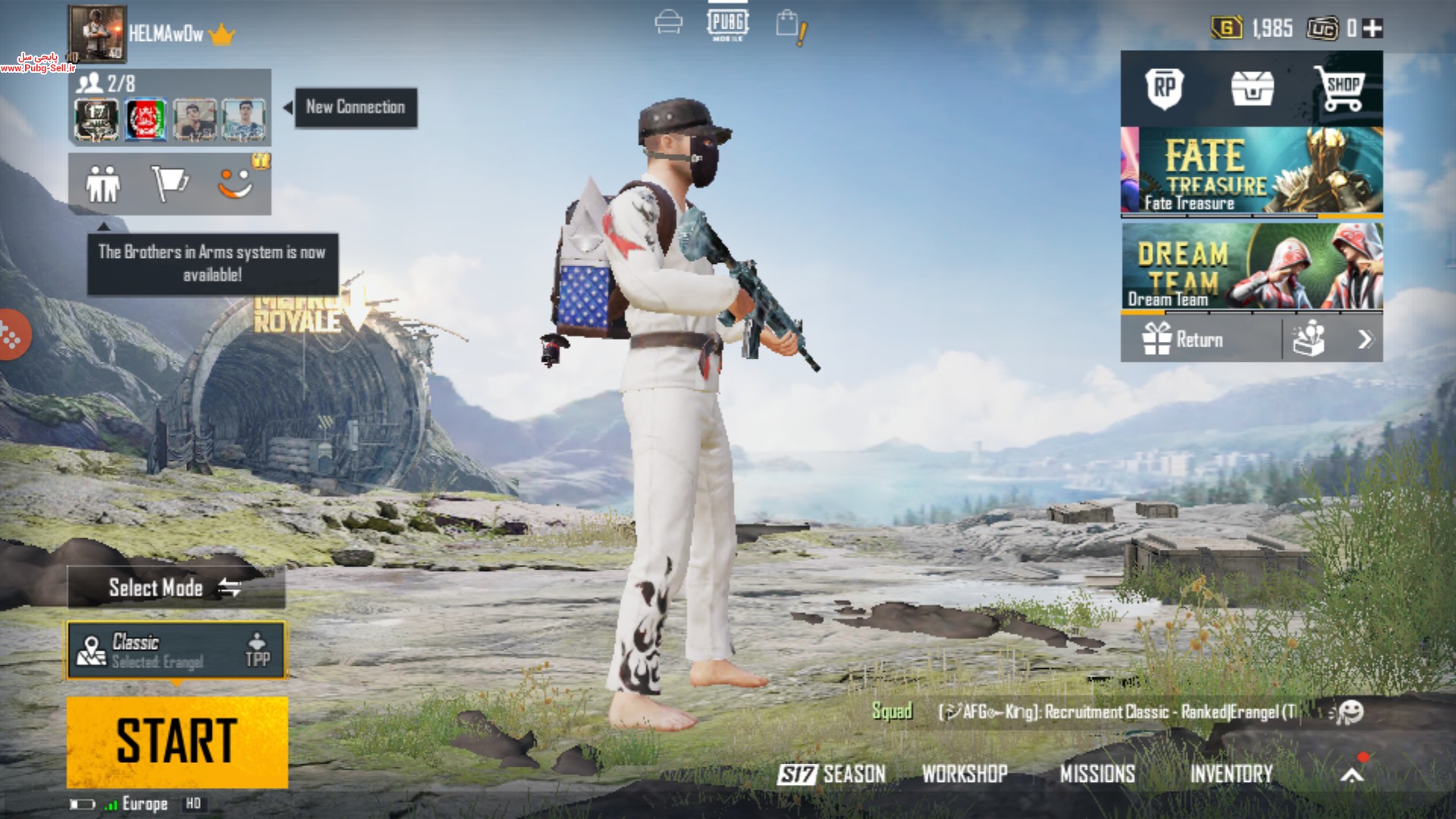The width and height of the screenshot is (1456, 819).
Task: Expand the bottom-right up-arrow menu
Action: (x=1352, y=773)
